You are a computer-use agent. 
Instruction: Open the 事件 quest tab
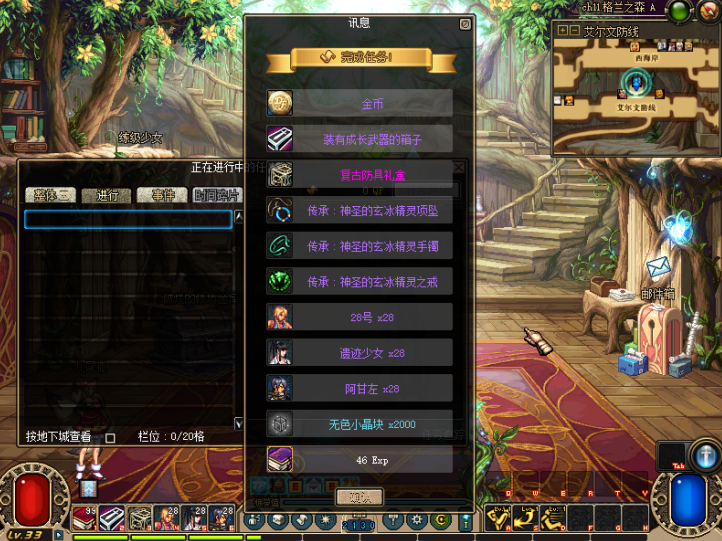[162, 195]
